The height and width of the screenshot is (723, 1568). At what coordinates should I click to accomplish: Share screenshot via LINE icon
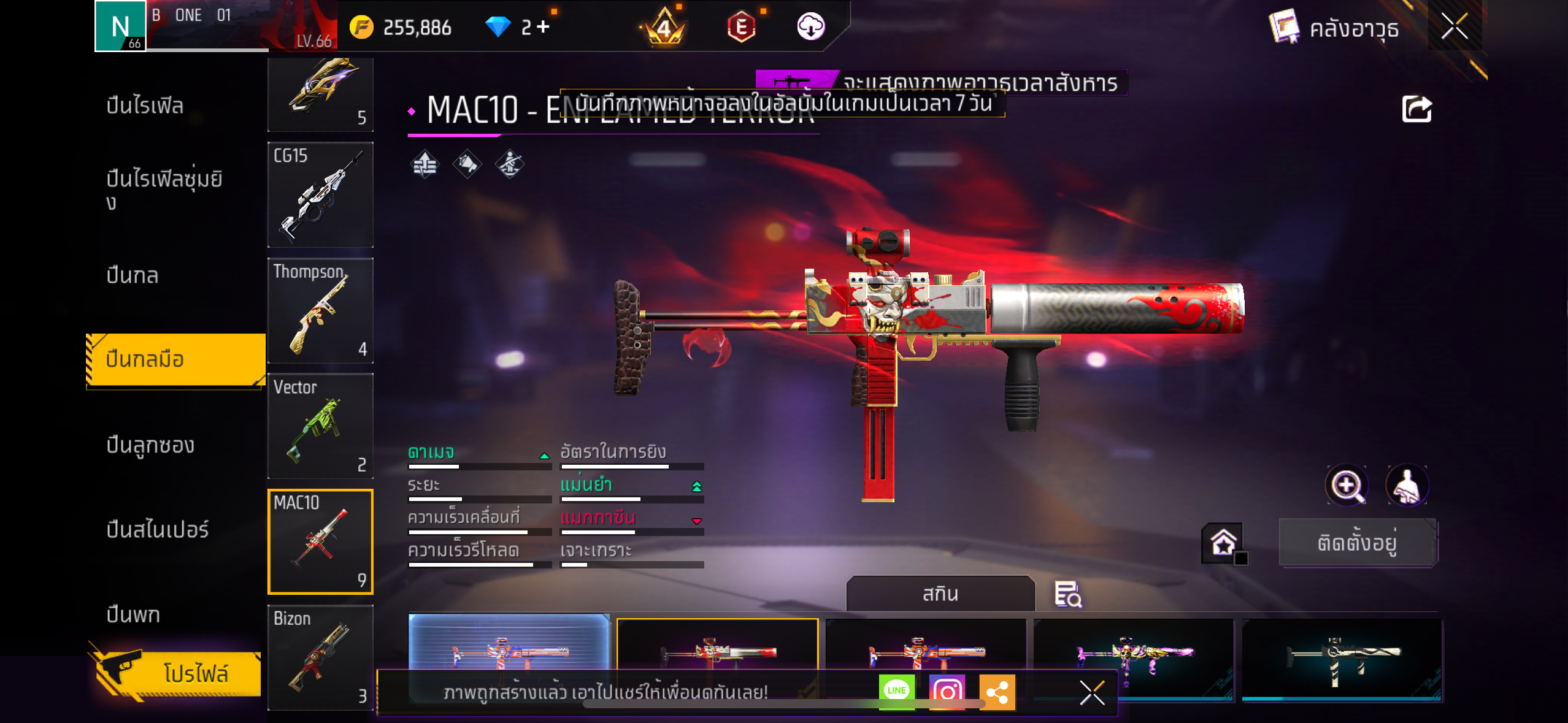[896, 691]
